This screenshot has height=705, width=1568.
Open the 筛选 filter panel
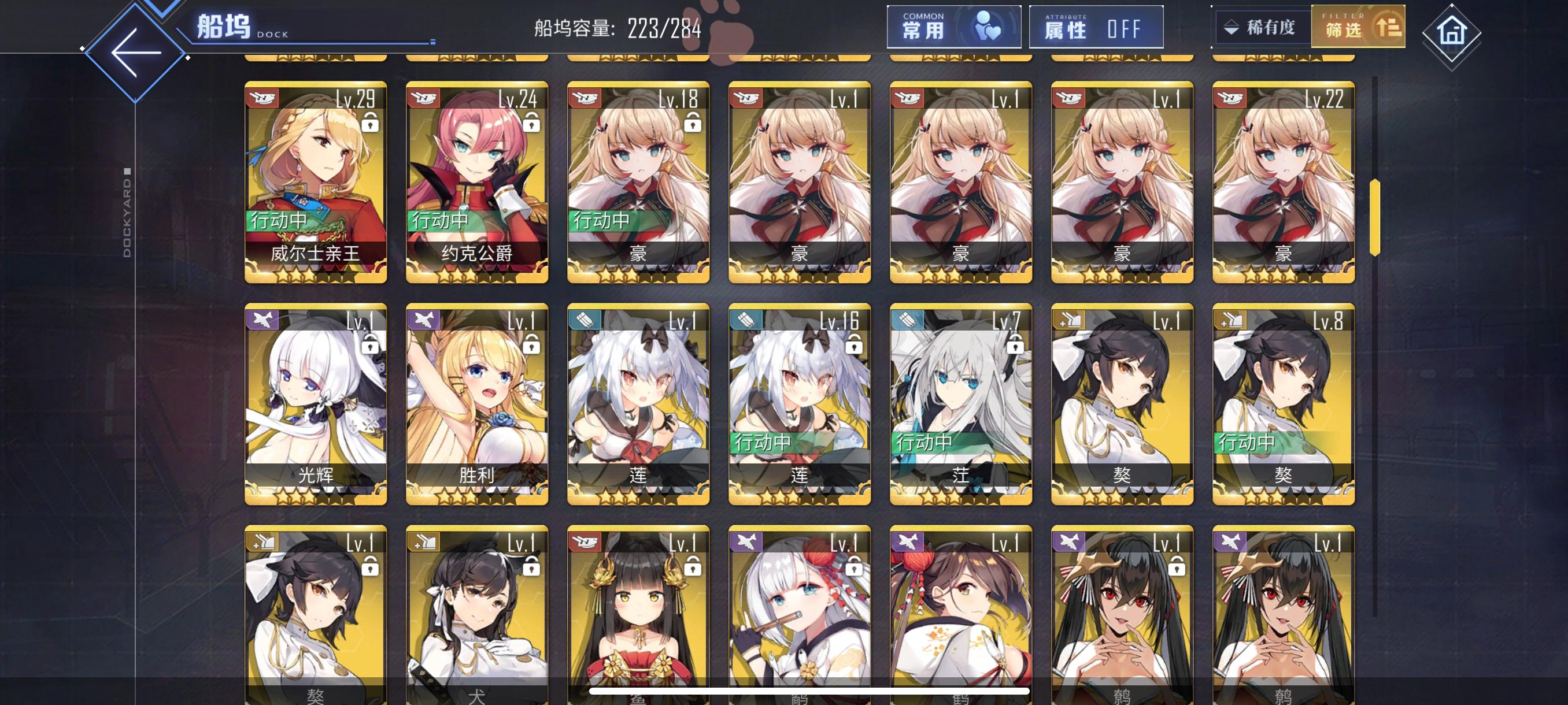1360,28
